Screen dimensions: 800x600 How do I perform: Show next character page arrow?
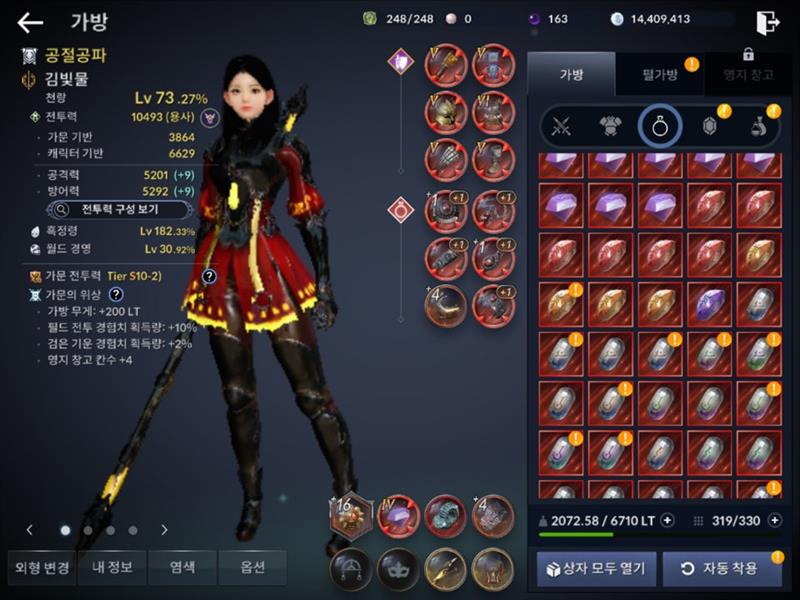[164, 530]
